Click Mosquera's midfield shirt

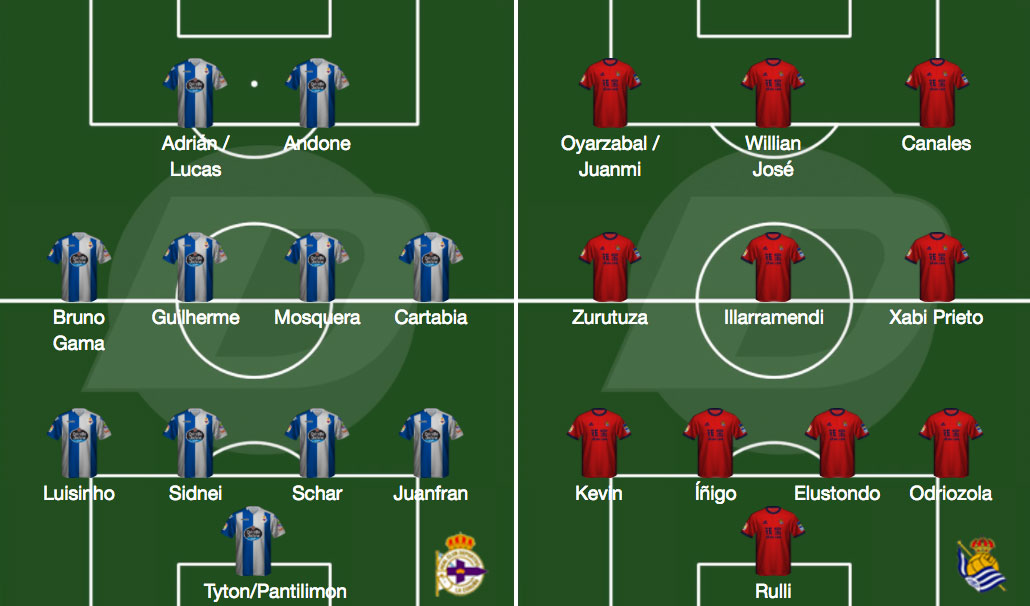click(x=317, y=268)
